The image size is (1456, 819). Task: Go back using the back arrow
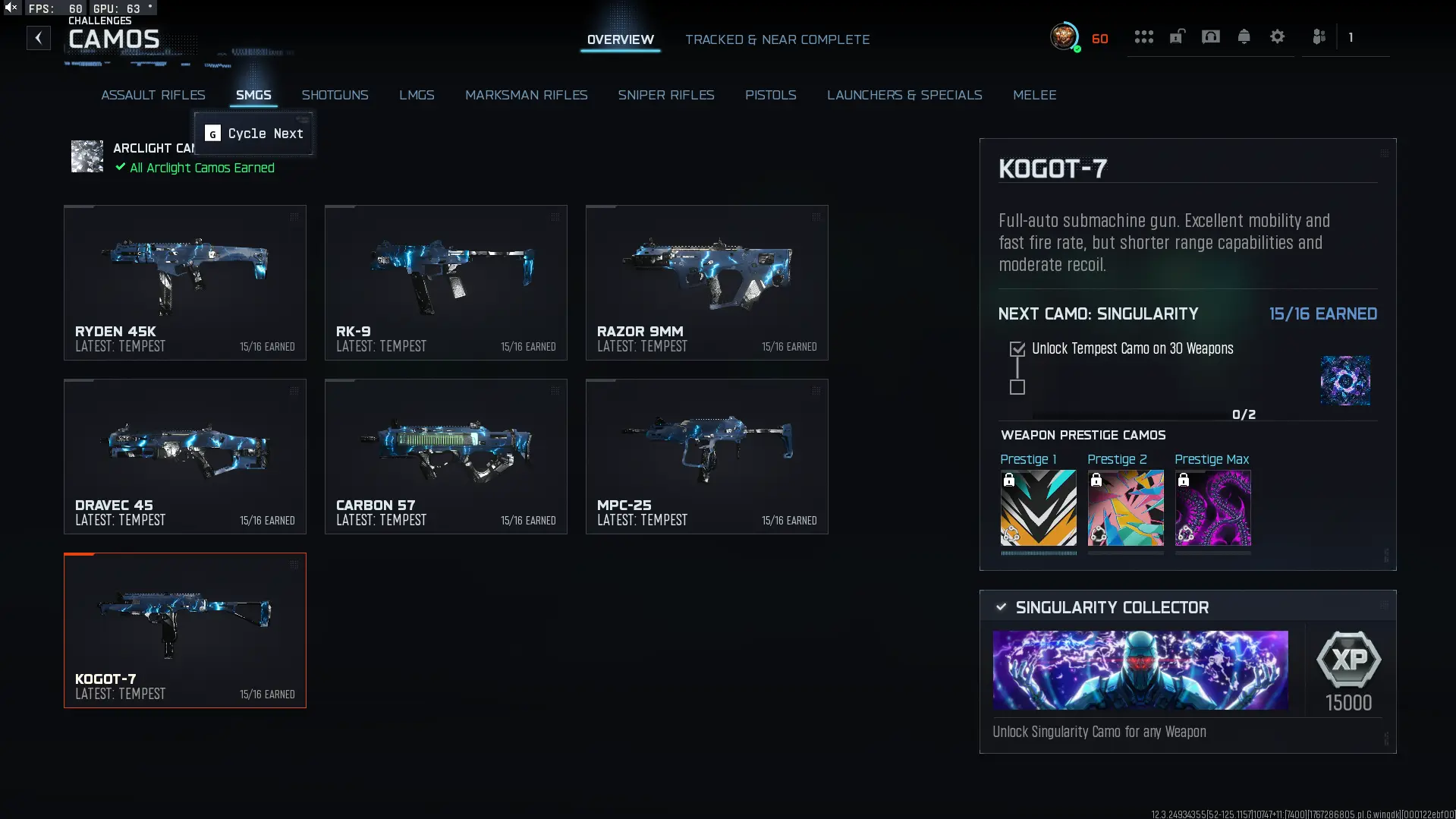(38, 38)
